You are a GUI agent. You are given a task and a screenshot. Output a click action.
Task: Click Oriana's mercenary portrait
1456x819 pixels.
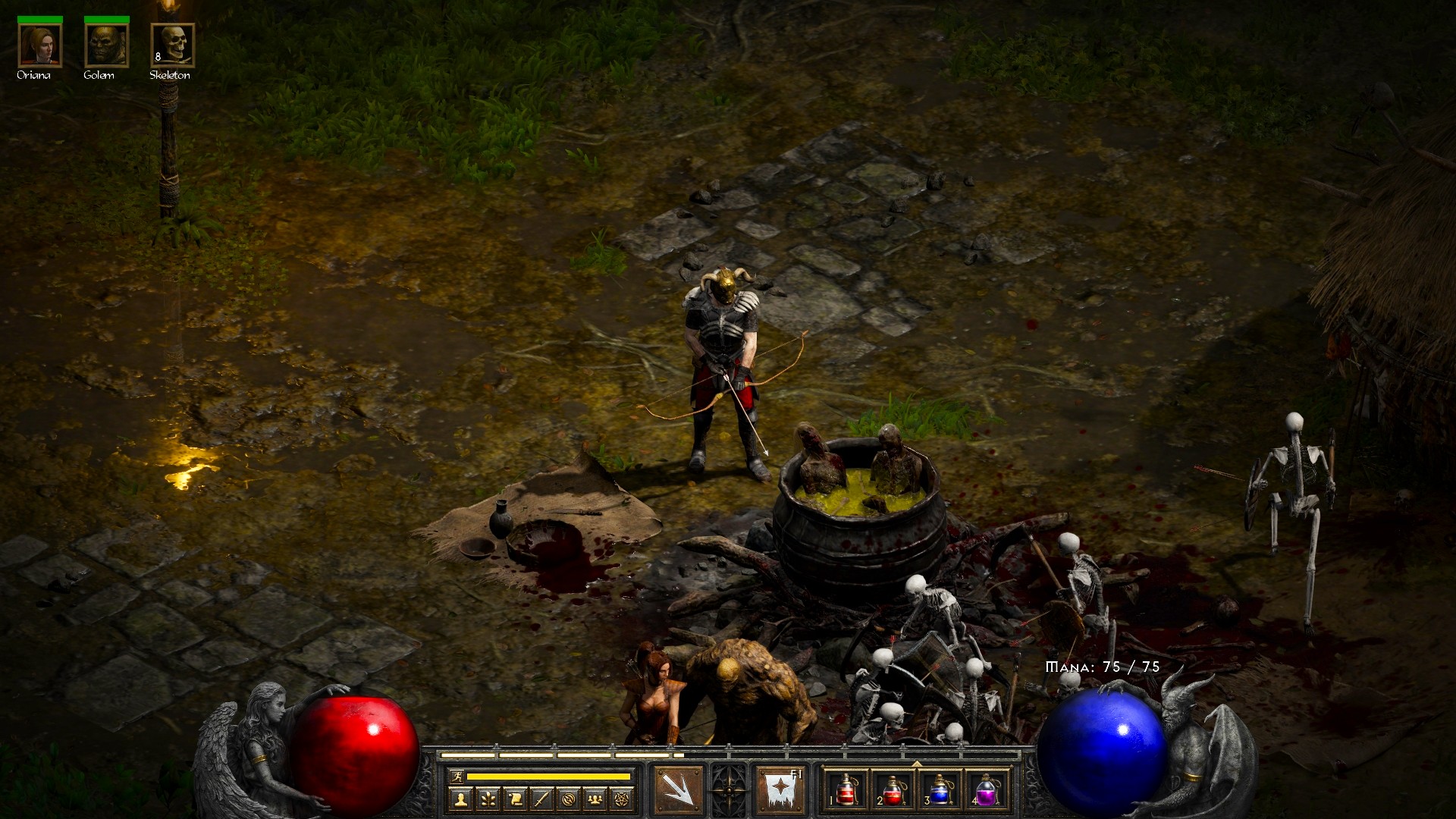[39, 45]
